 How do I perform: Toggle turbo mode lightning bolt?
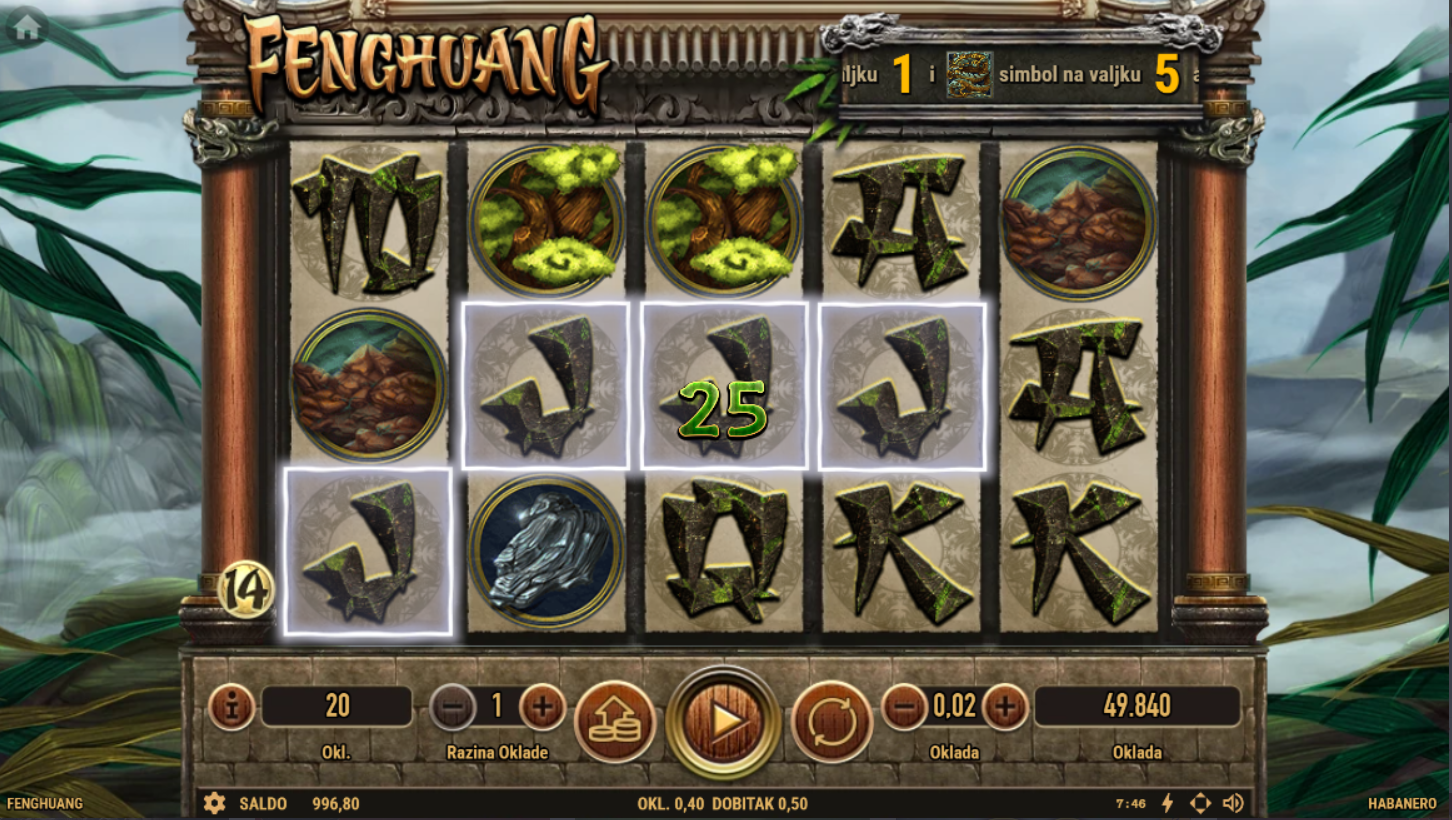coord(1167,803)
